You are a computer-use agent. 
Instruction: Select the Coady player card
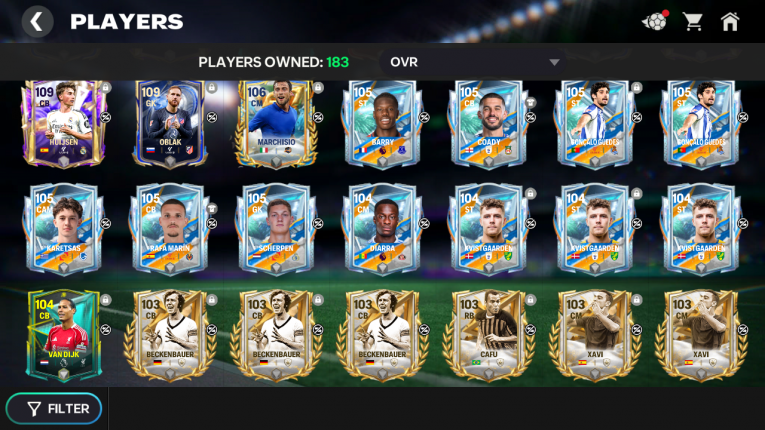pos(489,124)
